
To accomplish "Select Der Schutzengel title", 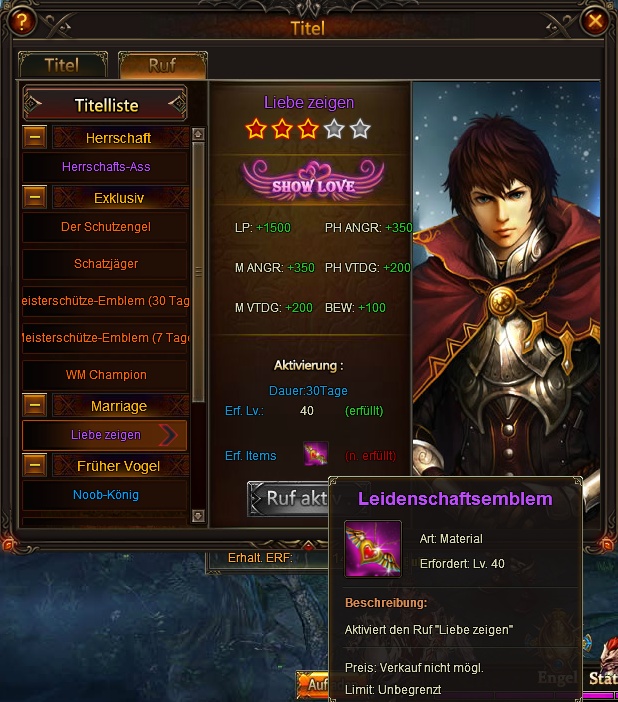I will [x=105, y=227].
